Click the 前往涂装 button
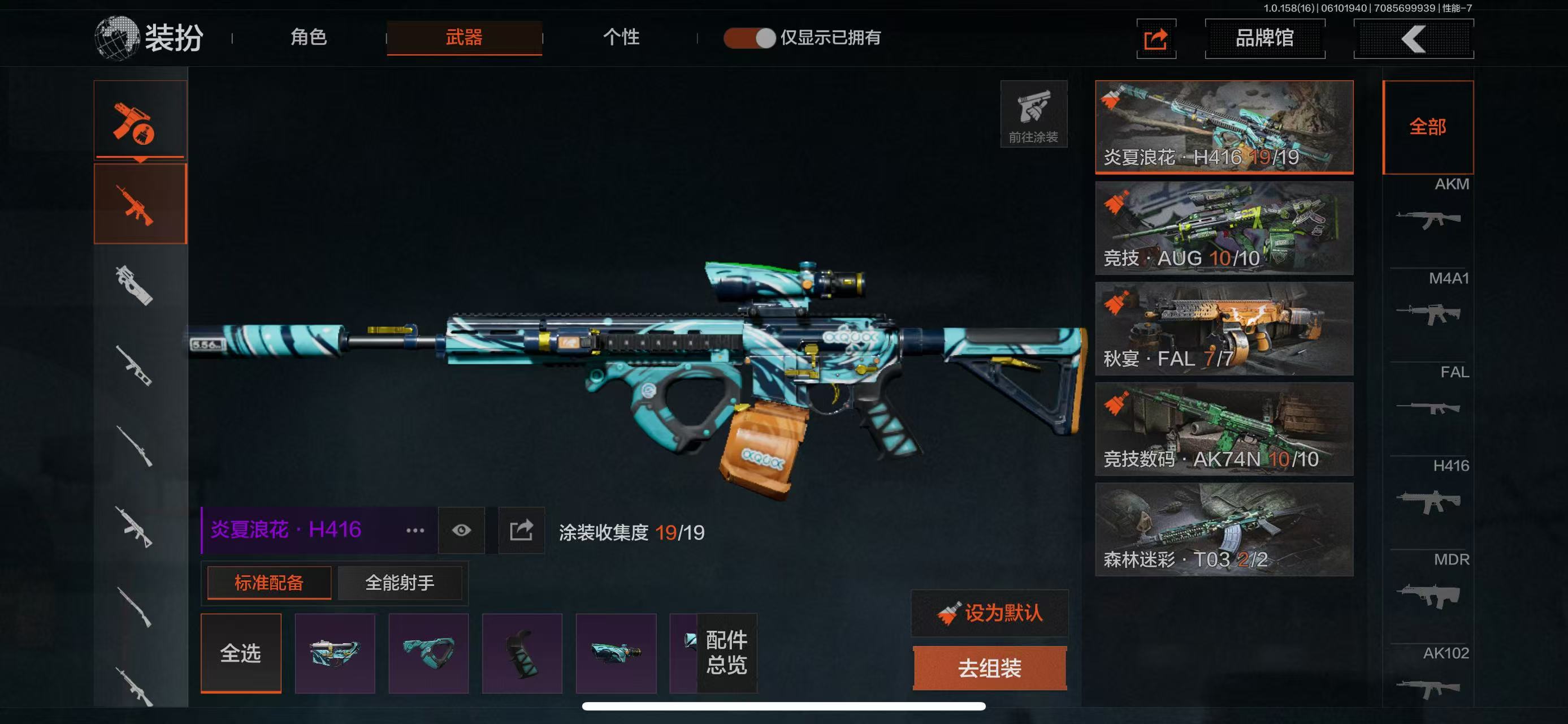 pos(1033,114)
